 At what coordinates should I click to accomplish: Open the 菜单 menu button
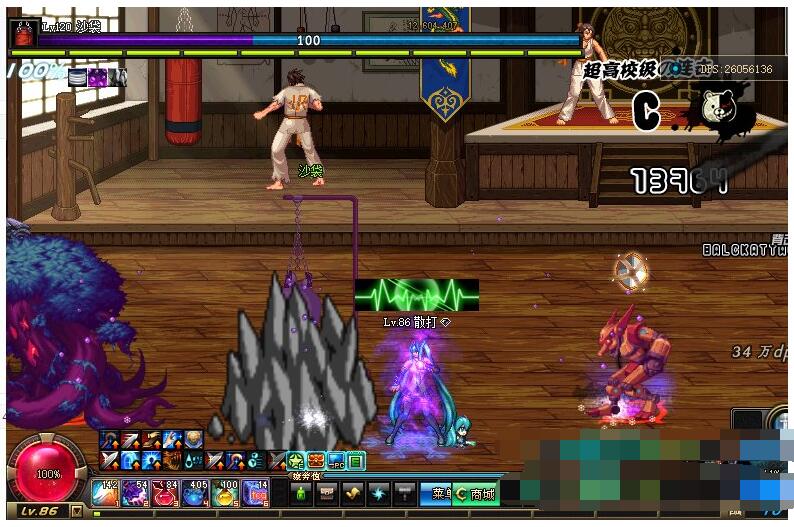[x=439, y=493]
